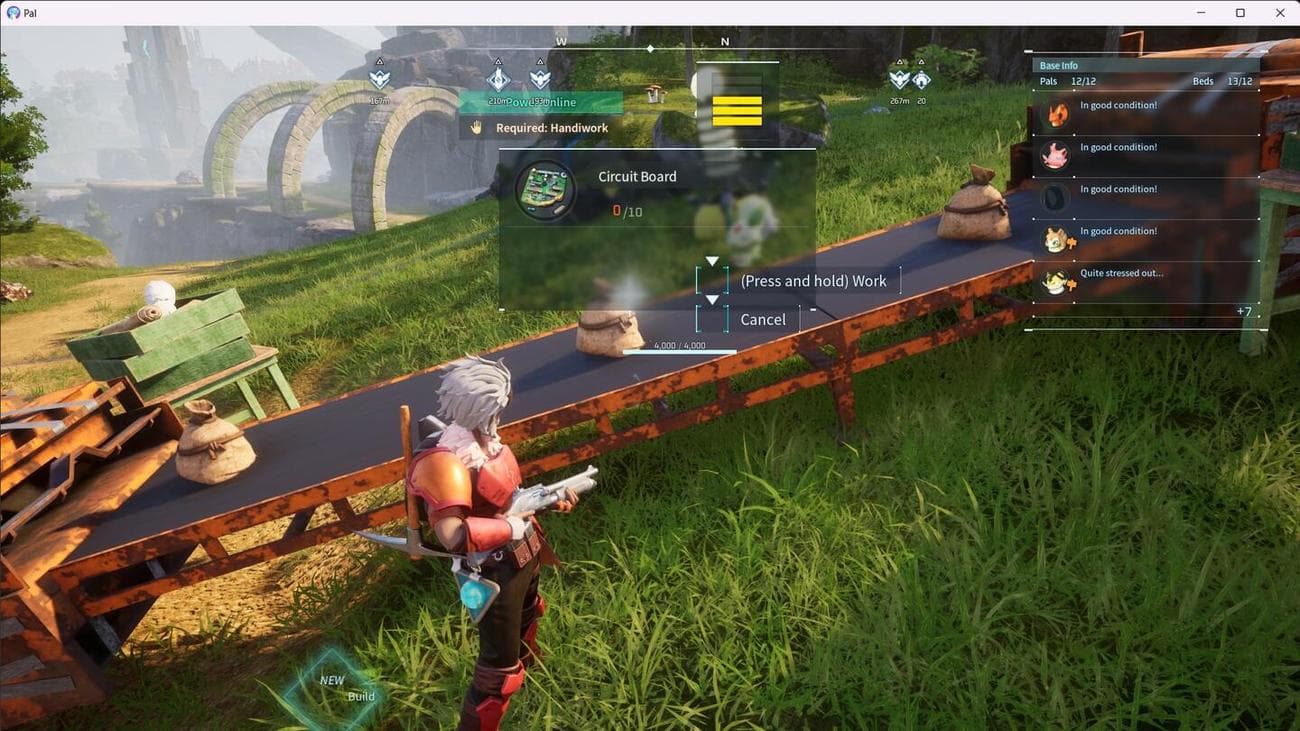Viewport: 1300px width, 731px height.
Task: Expand the +7 remaining pals list
Action: tap(1243, 312)
